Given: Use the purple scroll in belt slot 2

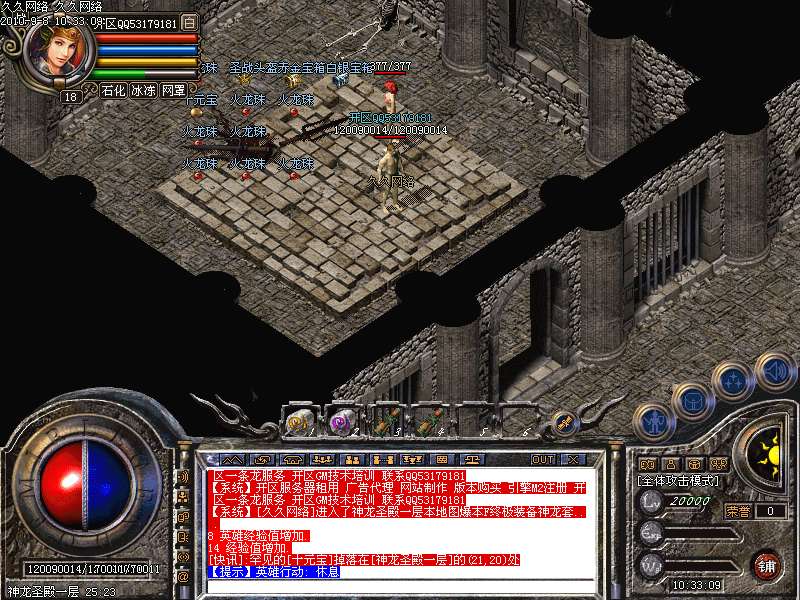Looking at the screenshot, I should coord(342,423).
